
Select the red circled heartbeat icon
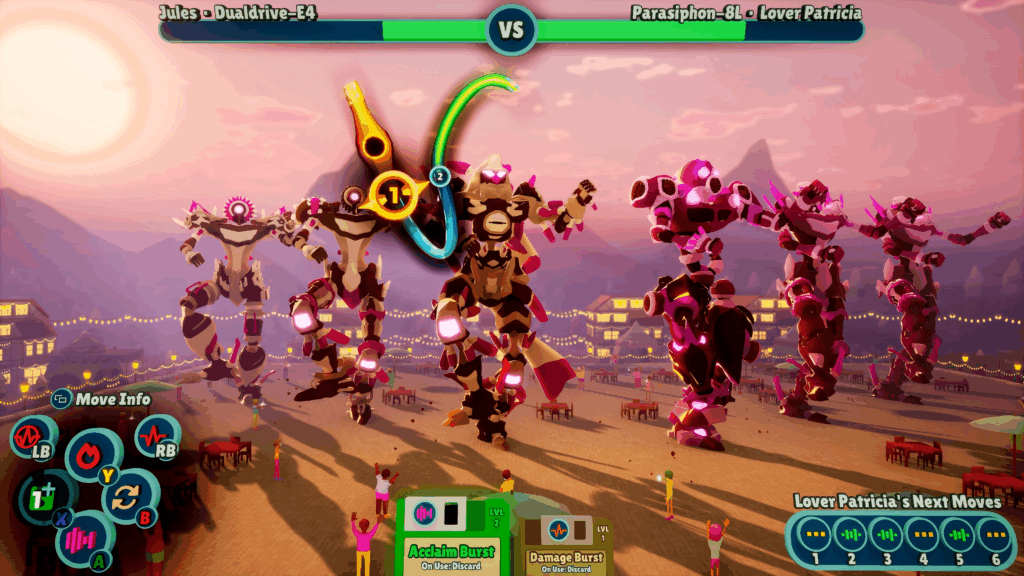click(x=32, y=437)
